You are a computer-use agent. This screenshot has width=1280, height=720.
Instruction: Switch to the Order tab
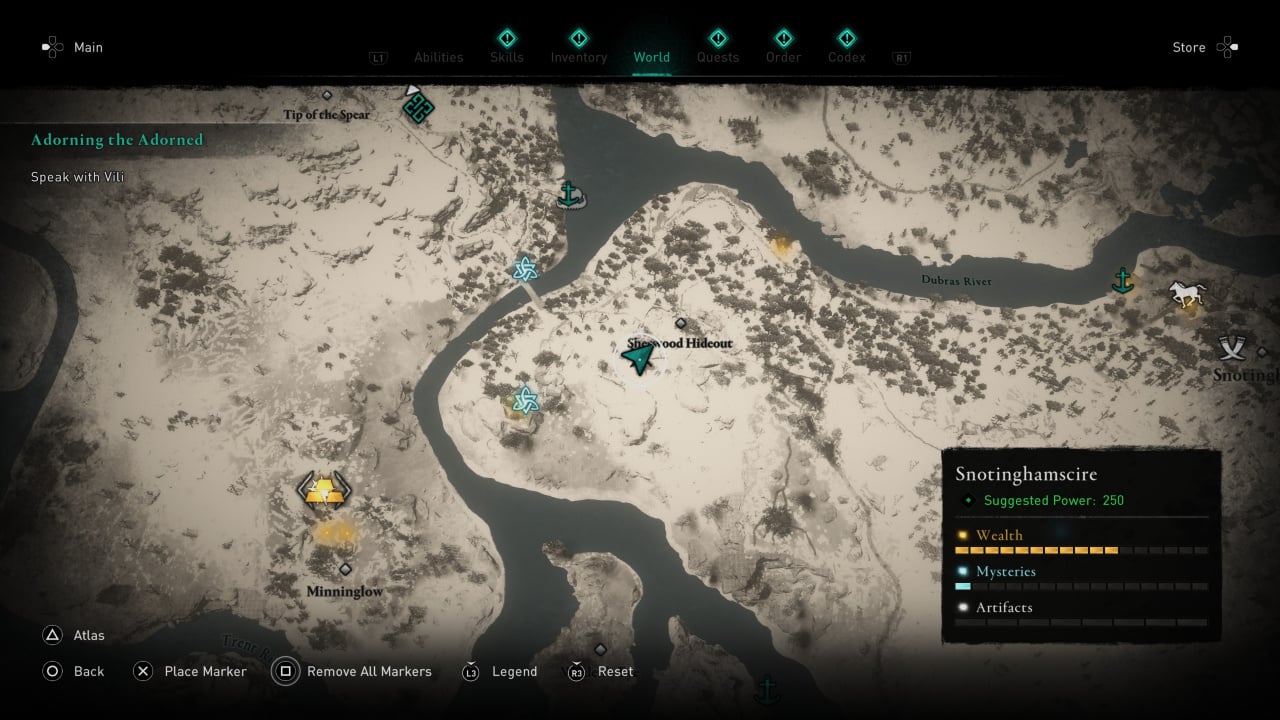[783, 57]
